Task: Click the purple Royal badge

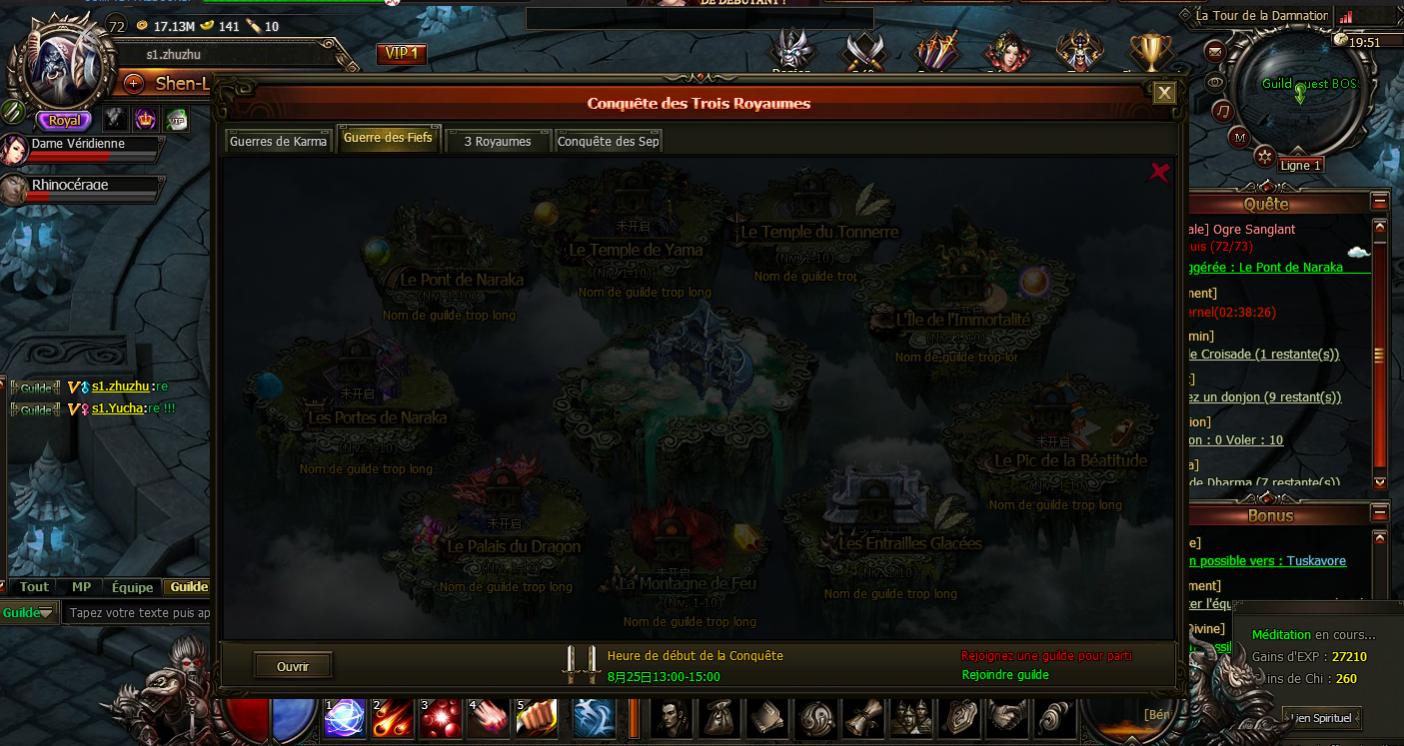Action: pos(64,120)
